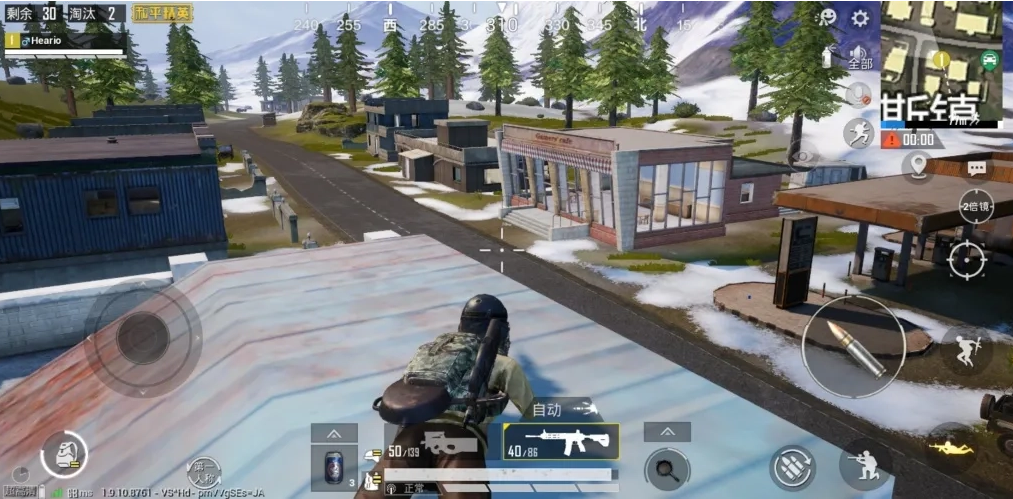Open the settings gear menu

coord(859,18)
